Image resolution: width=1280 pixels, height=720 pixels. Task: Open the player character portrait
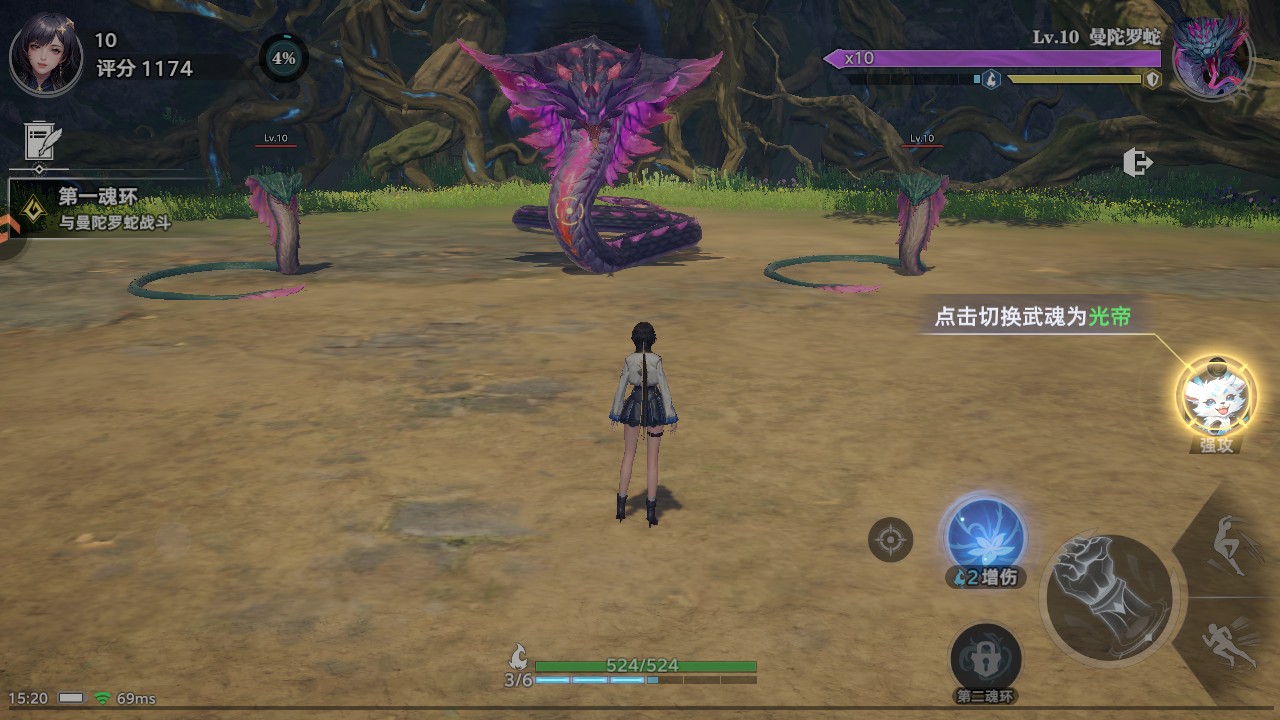[46, 55]
